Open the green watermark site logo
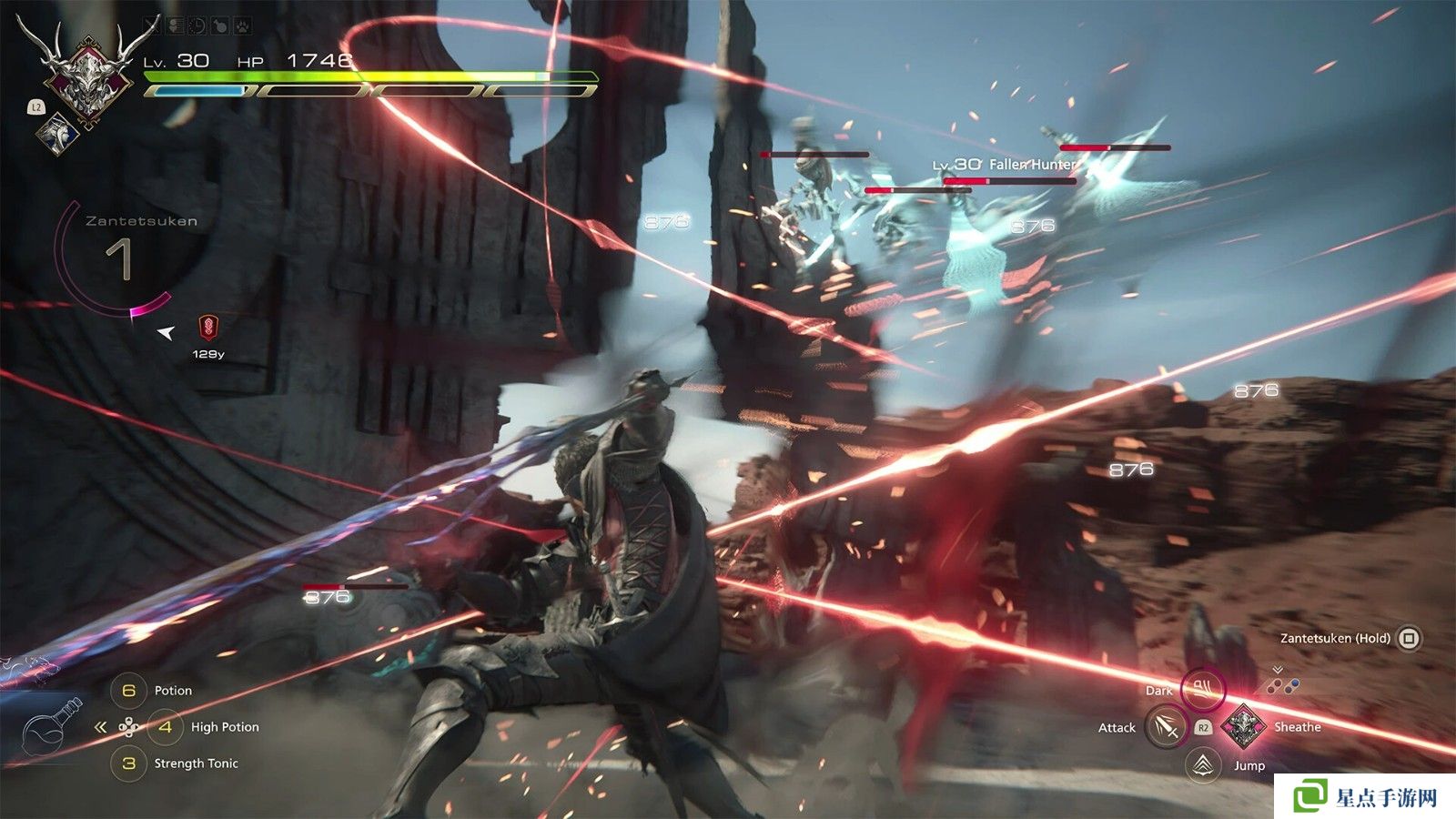1456x819 pixels. pos(1310,796)
